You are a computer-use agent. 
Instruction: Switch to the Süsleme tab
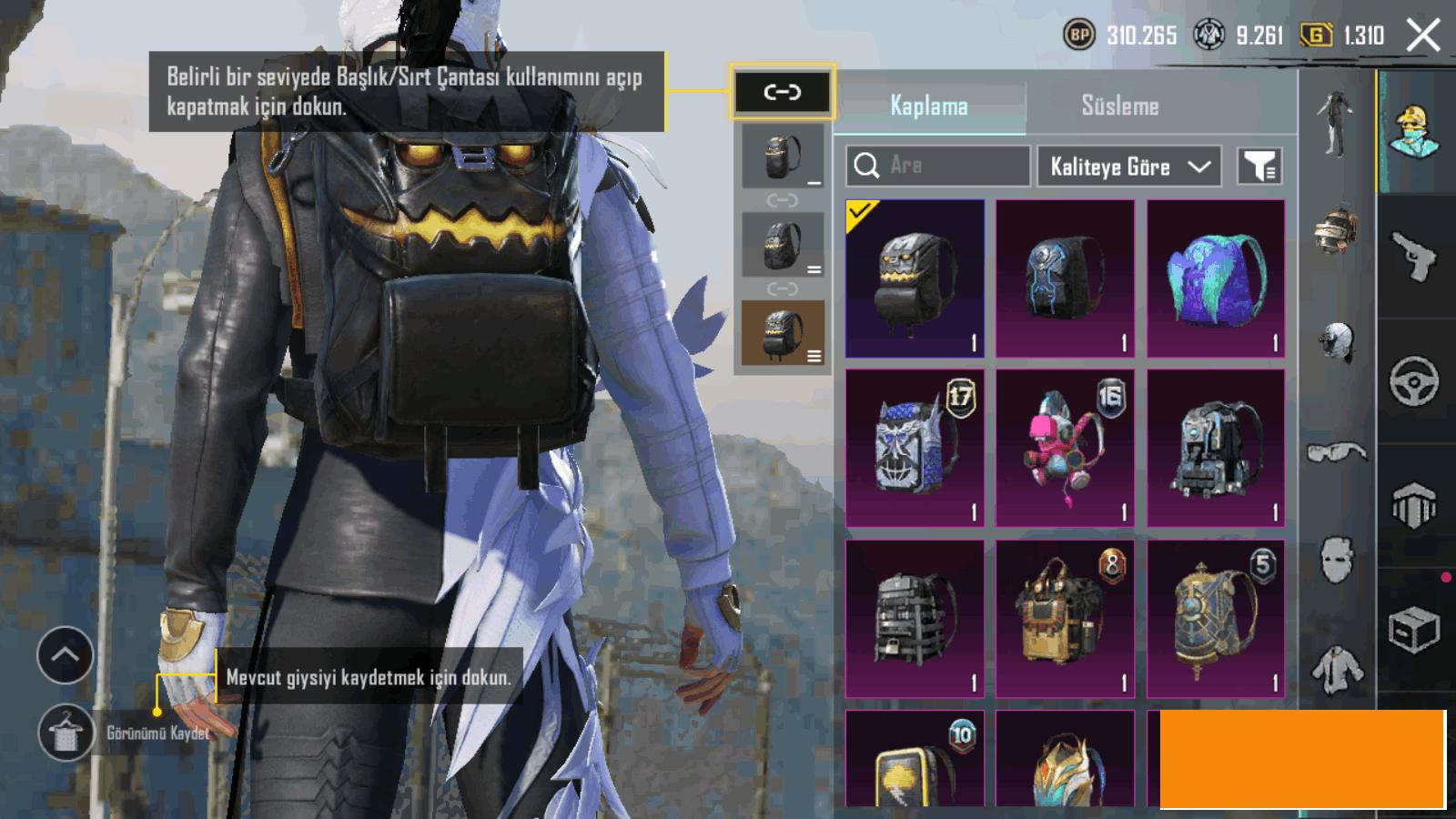click(1119, 106)
